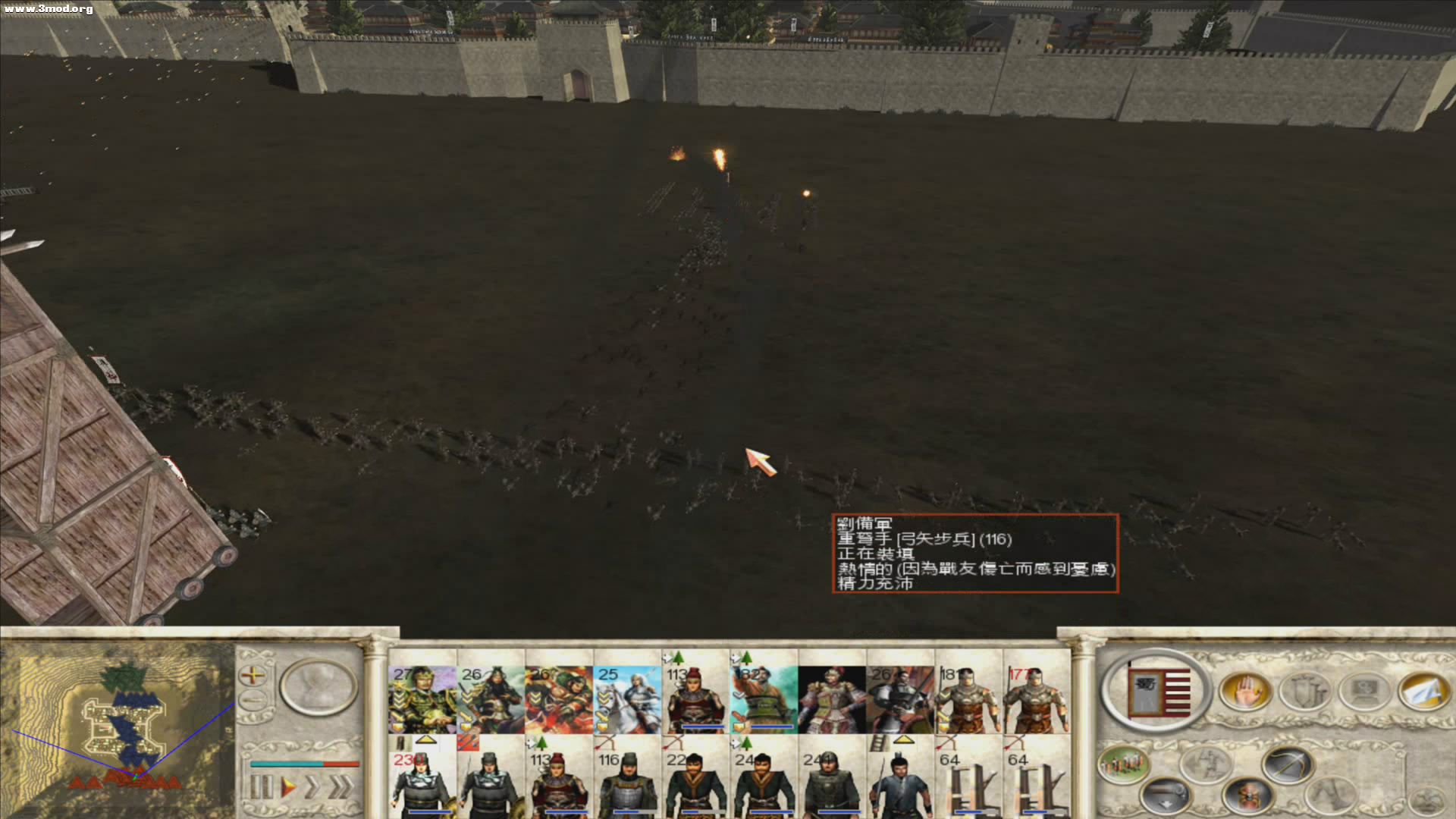Click the teal-red battle balance bar
1456x819 pixels.
click(305, 764)
